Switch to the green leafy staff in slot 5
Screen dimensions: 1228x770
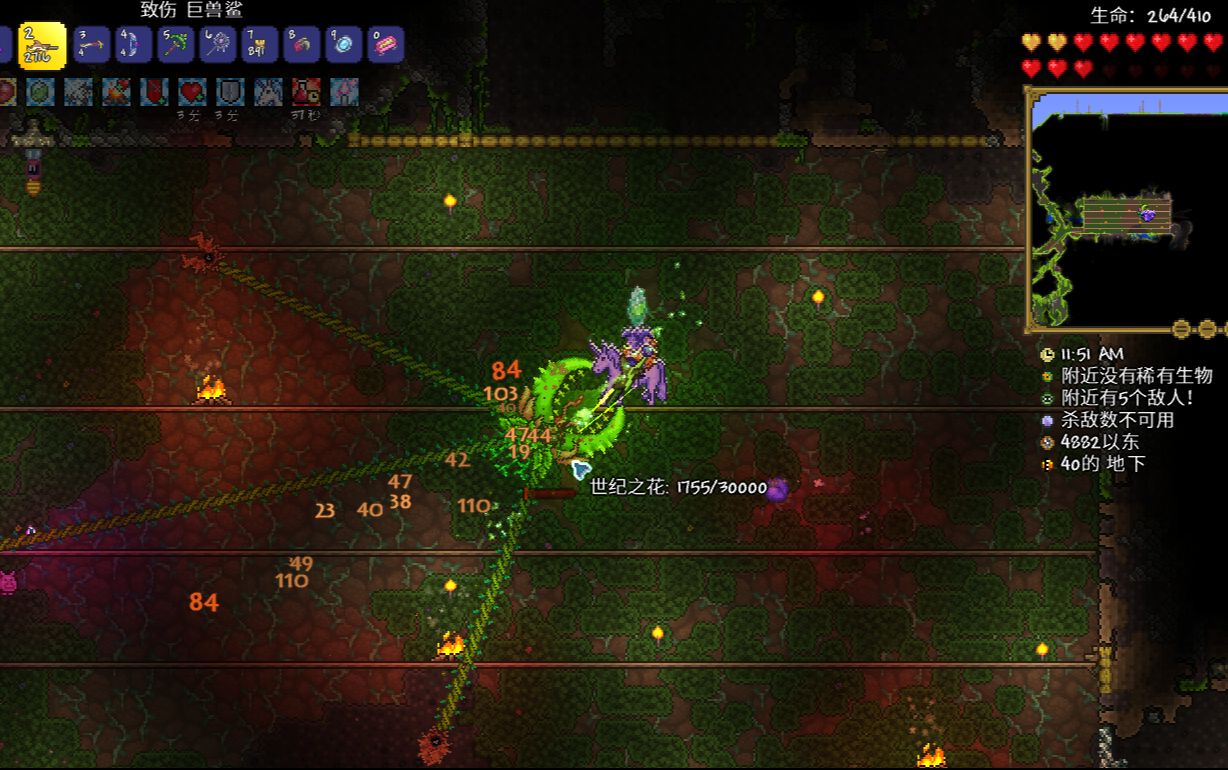click(175, 45)
